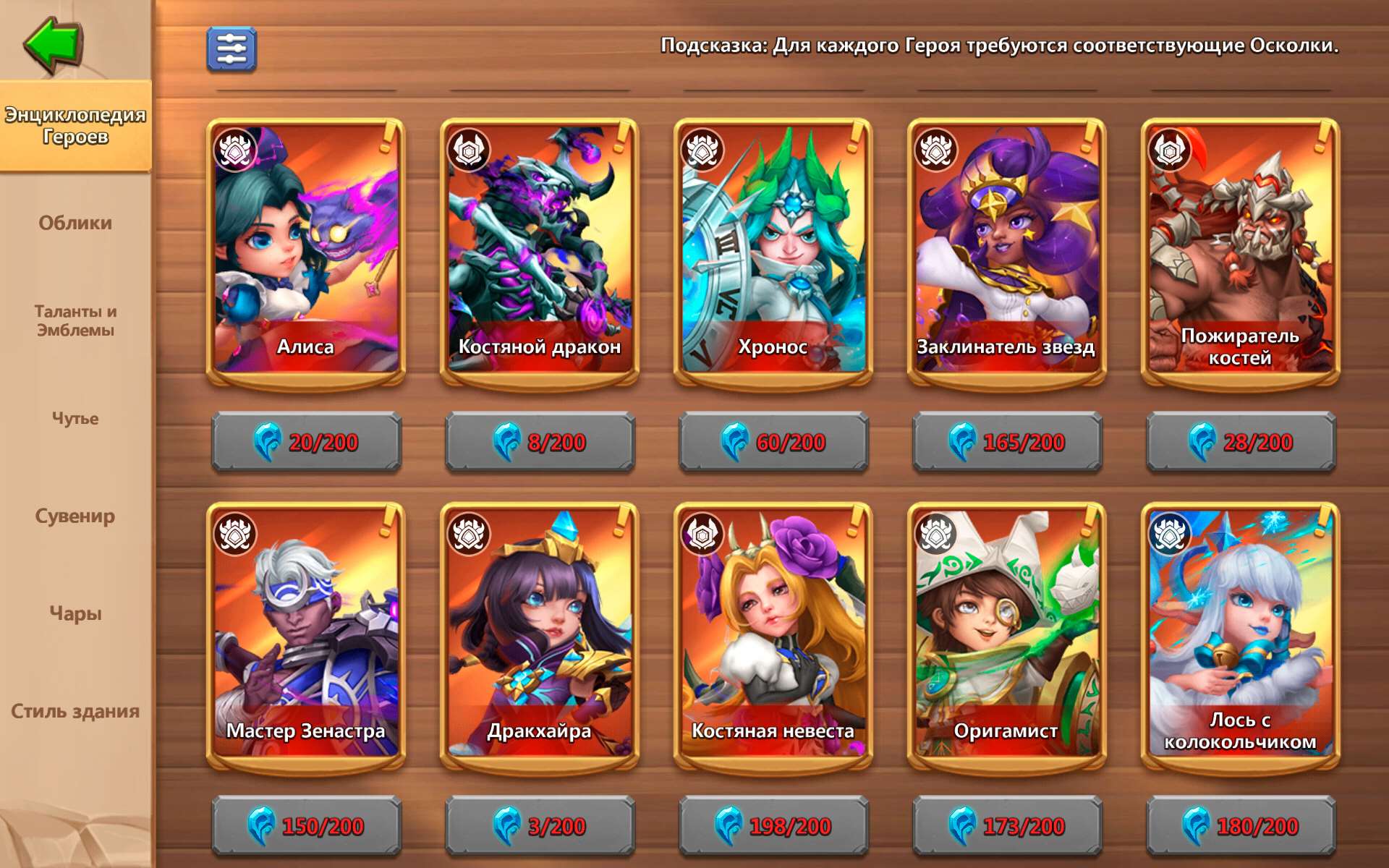1389x868 pixels.
Task: Expand the Сувенир section
Action: click(75, 516)
